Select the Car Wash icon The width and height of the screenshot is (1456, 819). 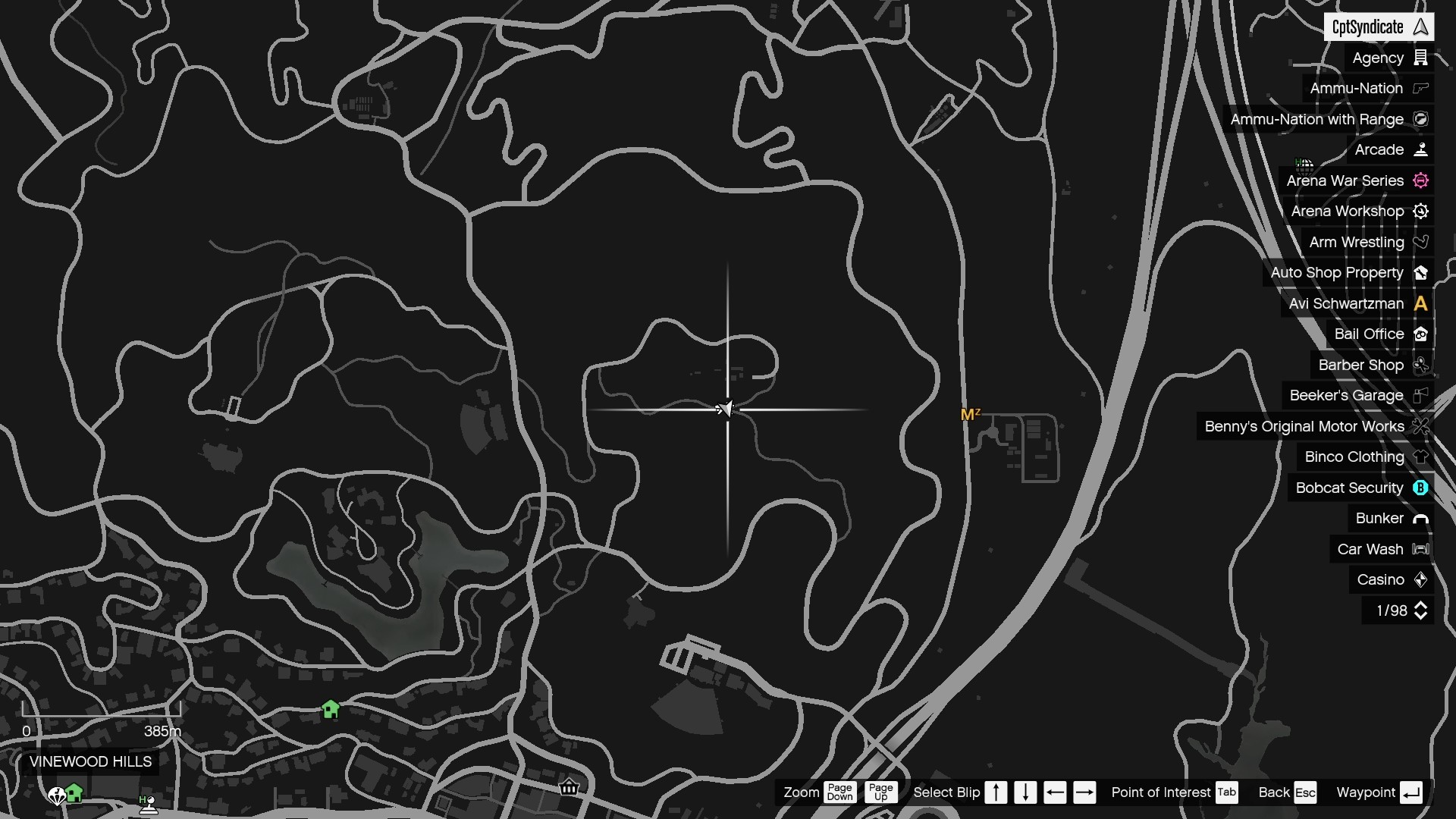coord(1421,548)
